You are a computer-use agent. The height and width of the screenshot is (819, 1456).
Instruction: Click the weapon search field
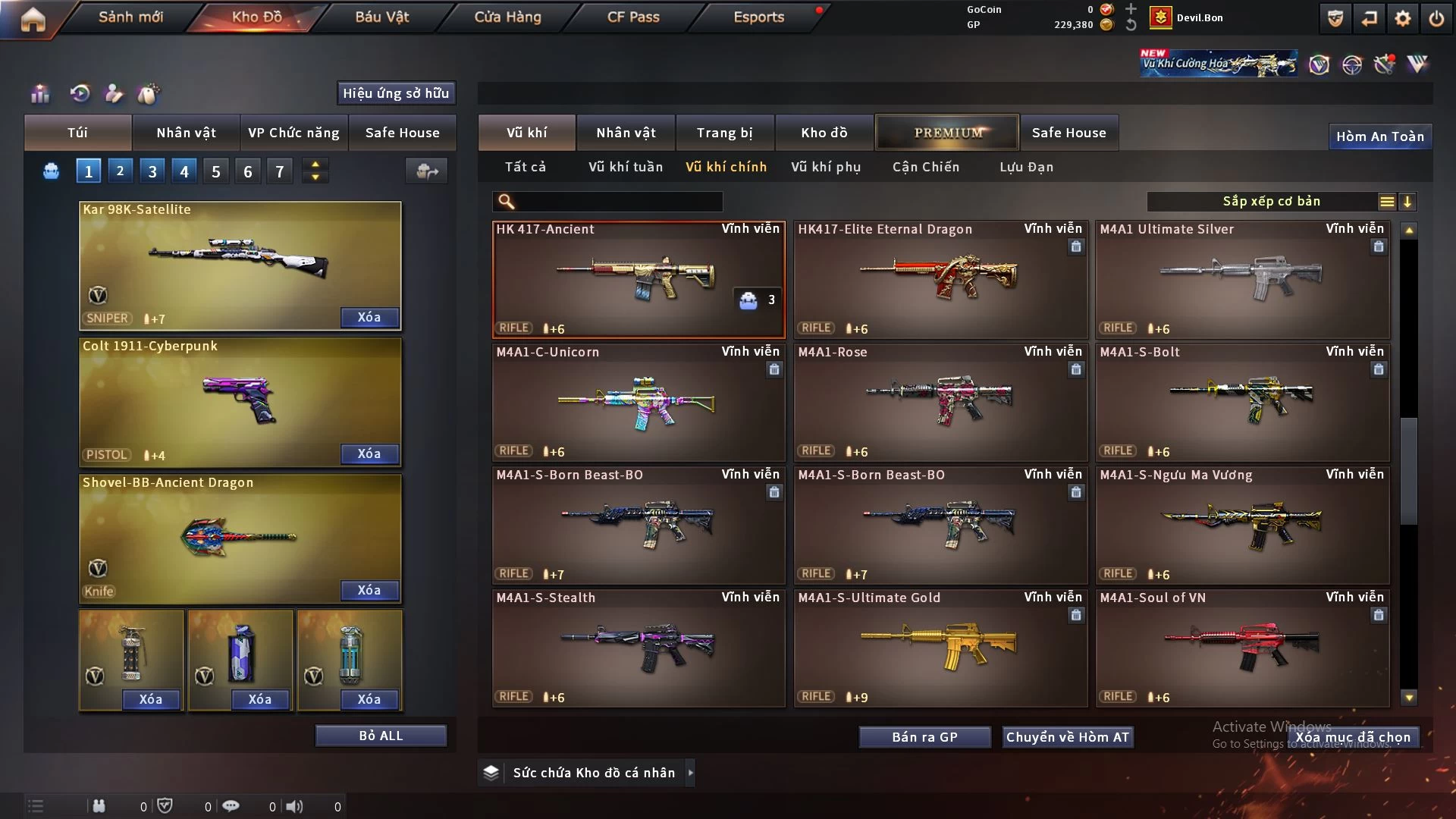(x=618, y=201)
